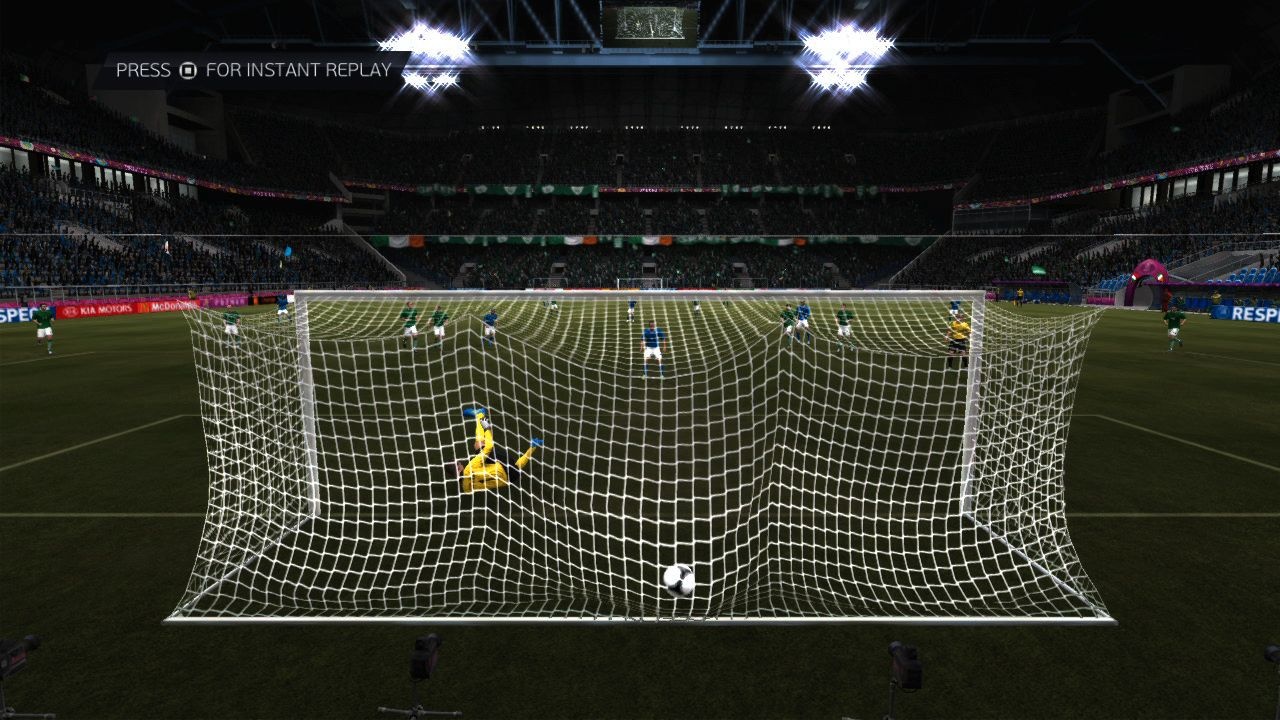Select the yellow goalkeeper lying on the ground
This screenshot has width=1280, height=720.
click(485, 455)
